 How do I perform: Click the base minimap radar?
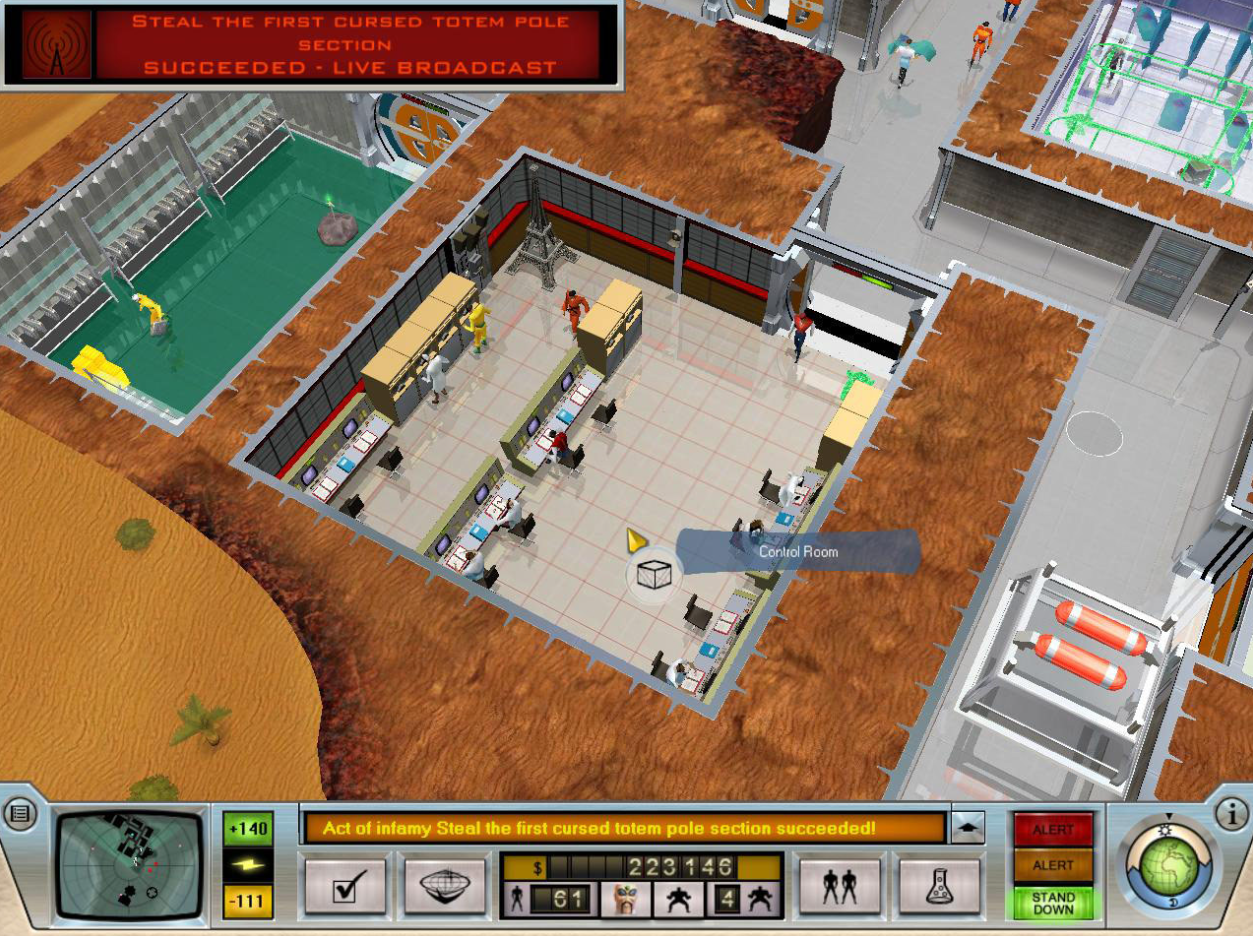[131, 864]
